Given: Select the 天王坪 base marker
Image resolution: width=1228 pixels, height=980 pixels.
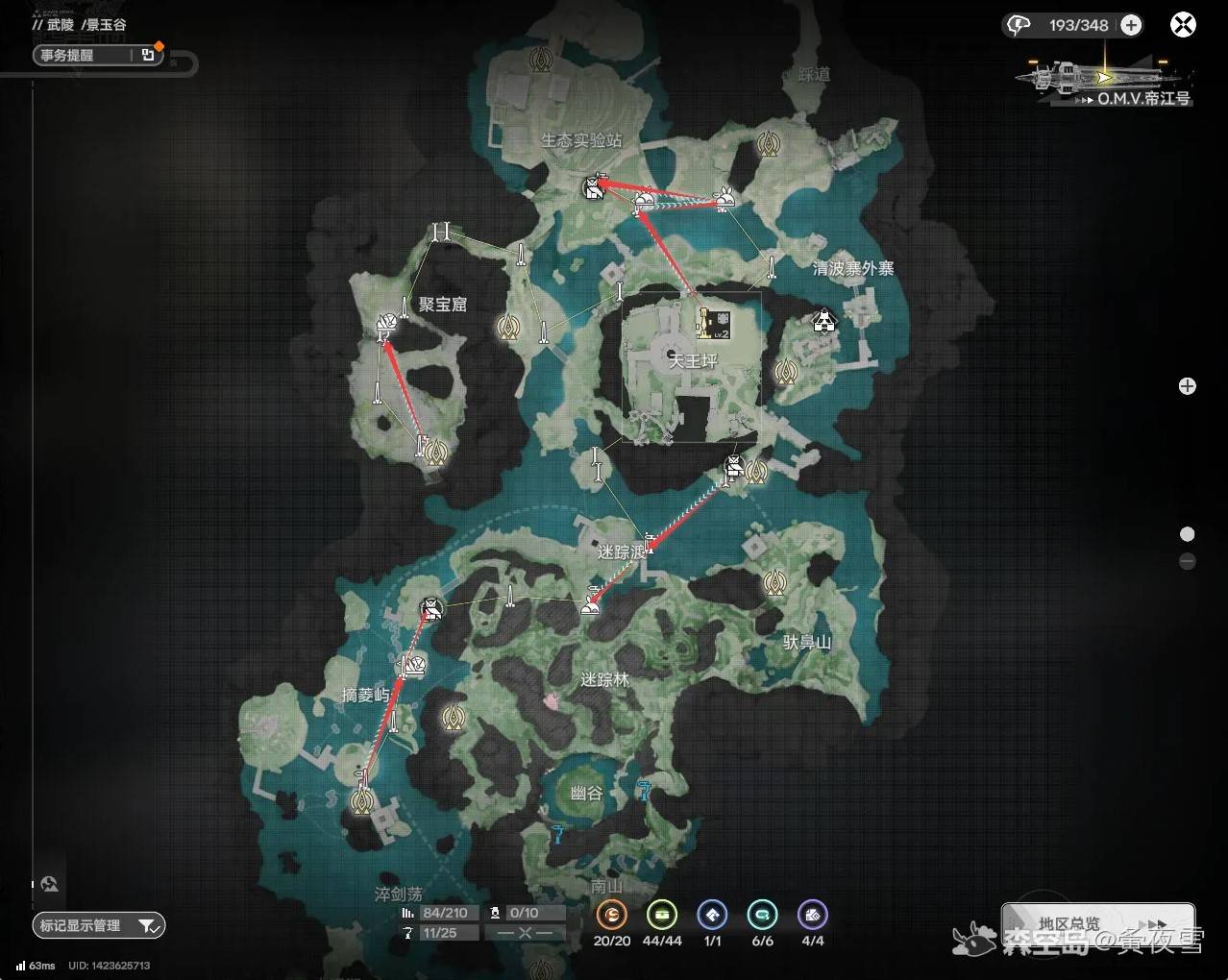Looking at the screenshot, I should point(713,324).
